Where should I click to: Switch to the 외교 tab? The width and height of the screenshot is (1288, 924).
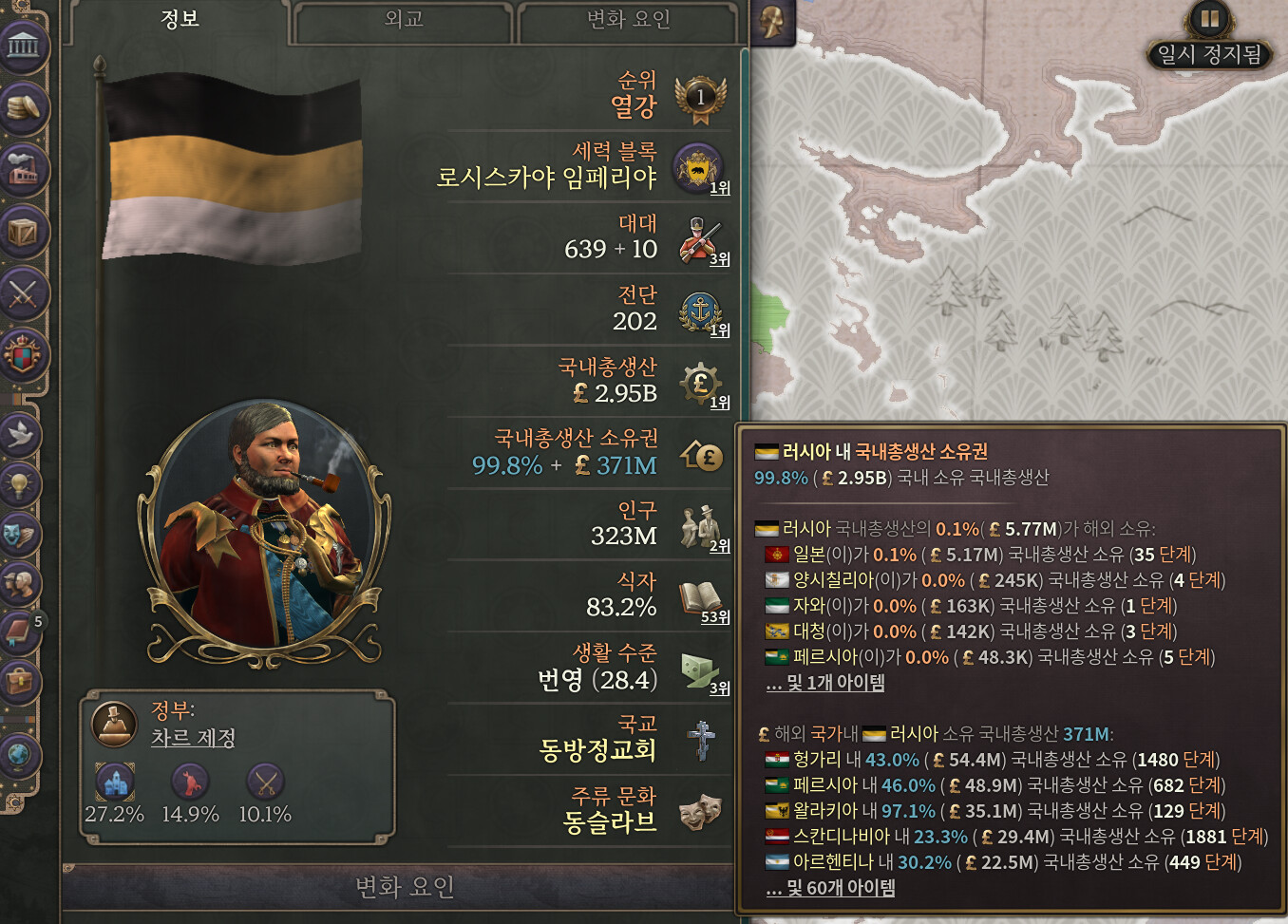[404, 20]
